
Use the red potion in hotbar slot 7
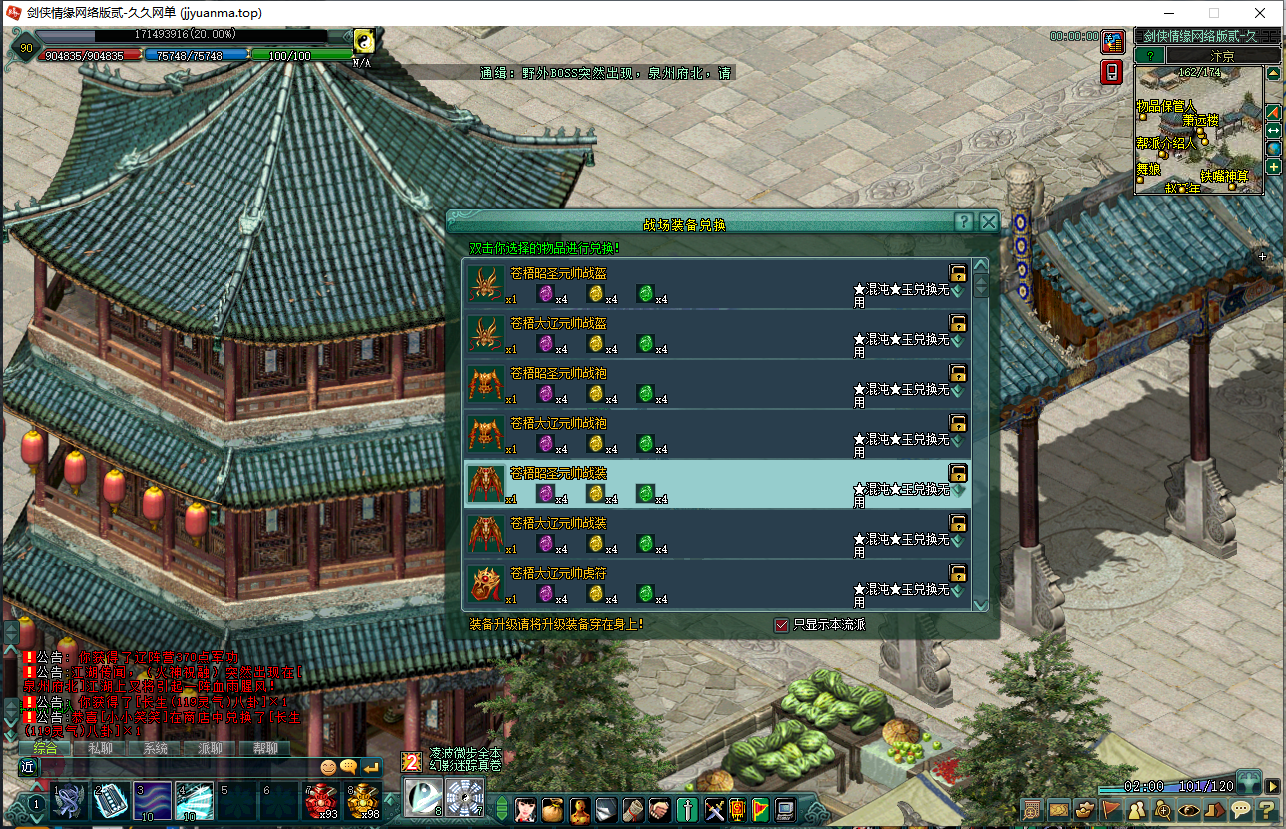[x=322, y=801]
